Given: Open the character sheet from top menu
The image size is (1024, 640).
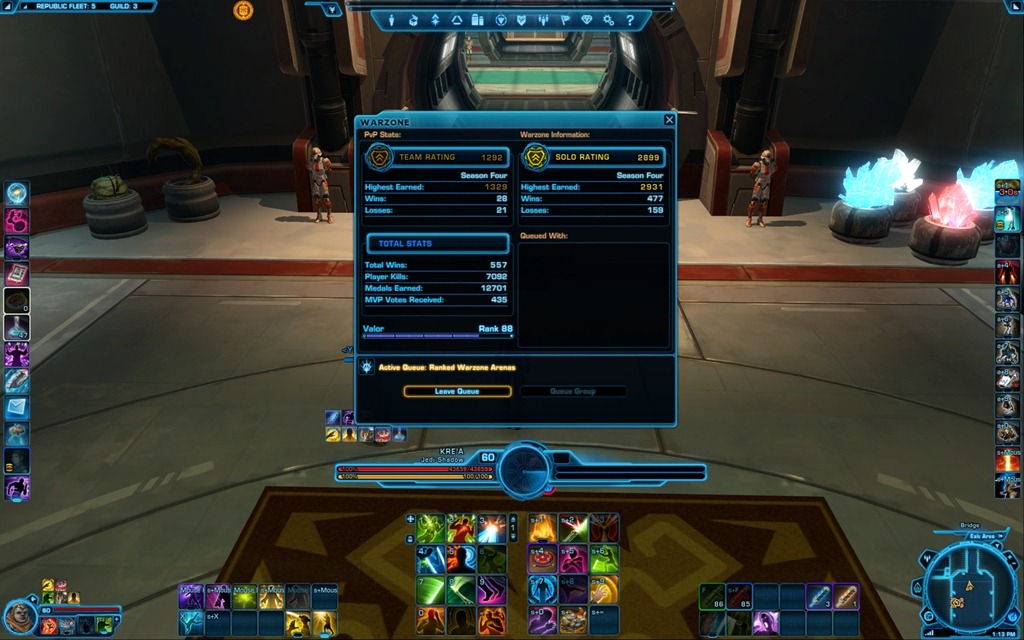Looking at the screenshot, I should [390, 20].
